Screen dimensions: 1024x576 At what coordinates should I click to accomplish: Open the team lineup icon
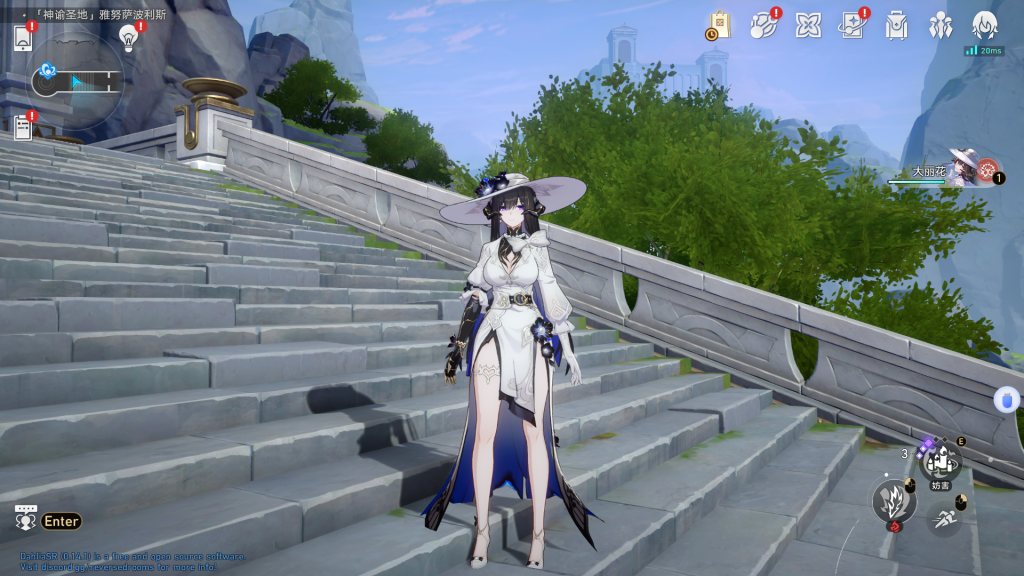click(940, 25)
